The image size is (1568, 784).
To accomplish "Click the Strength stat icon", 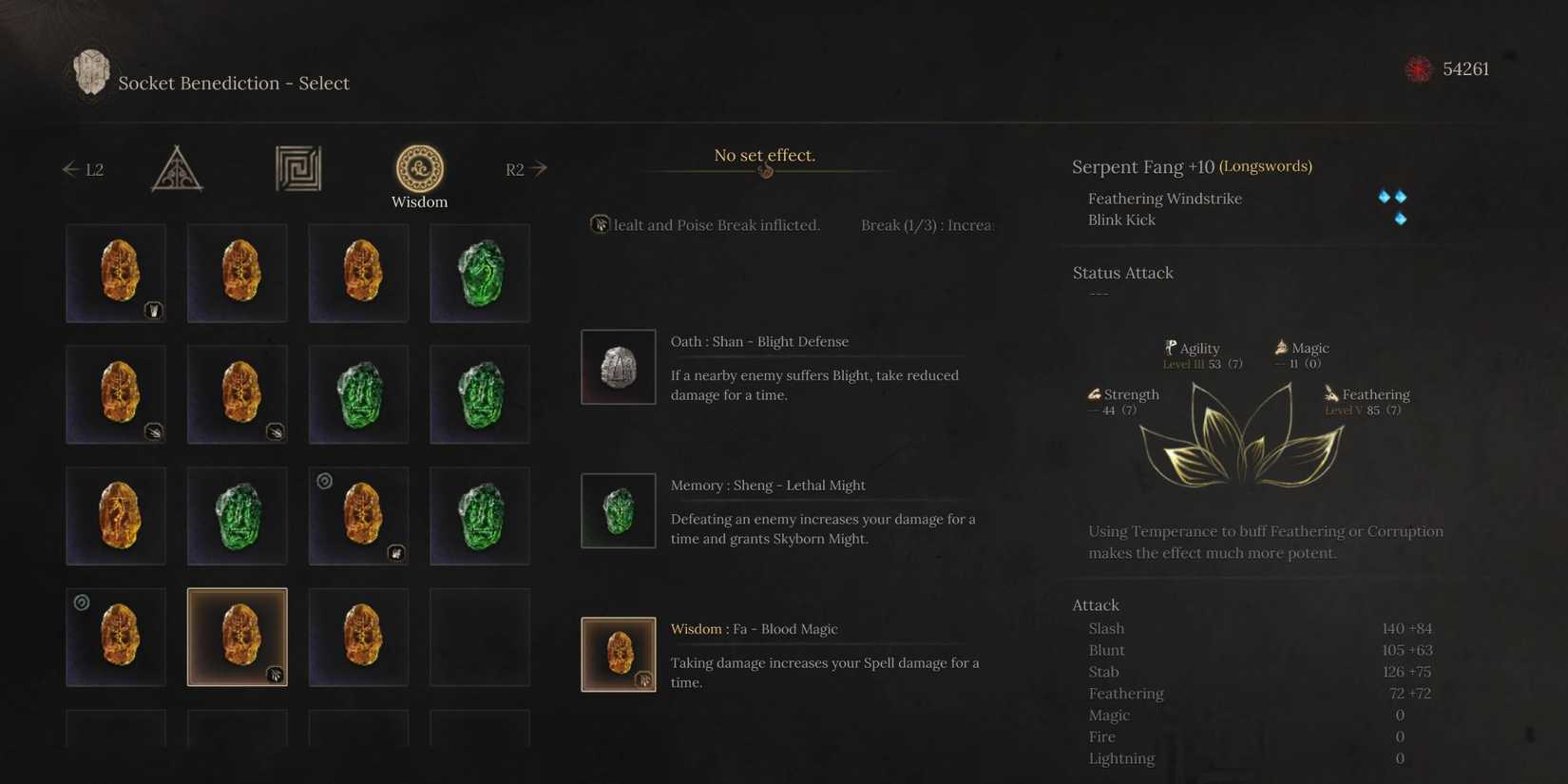I will 1093,393.
